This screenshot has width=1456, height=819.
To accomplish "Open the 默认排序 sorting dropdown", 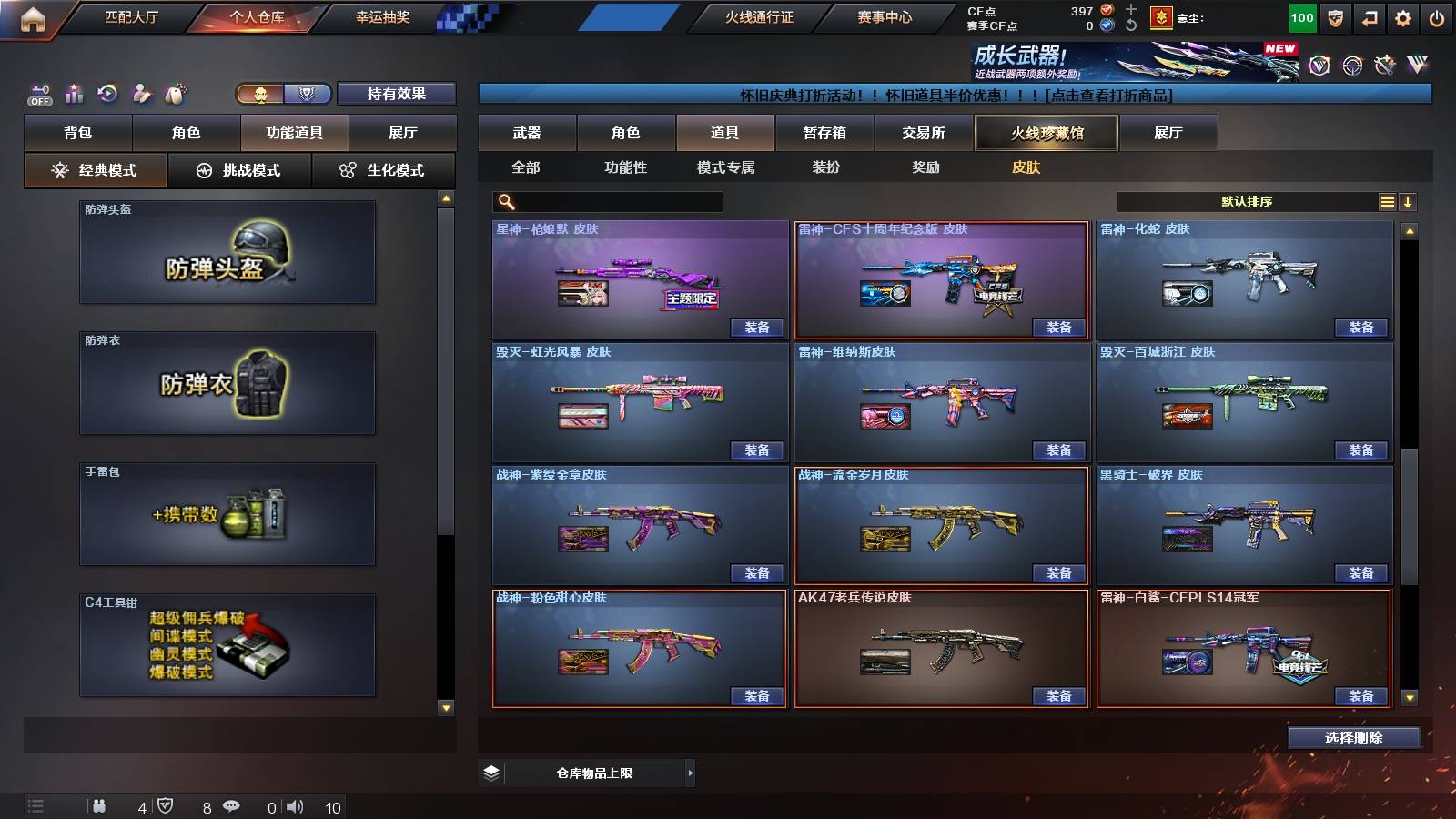I will pyautogui.click(x=1247, y=200).
